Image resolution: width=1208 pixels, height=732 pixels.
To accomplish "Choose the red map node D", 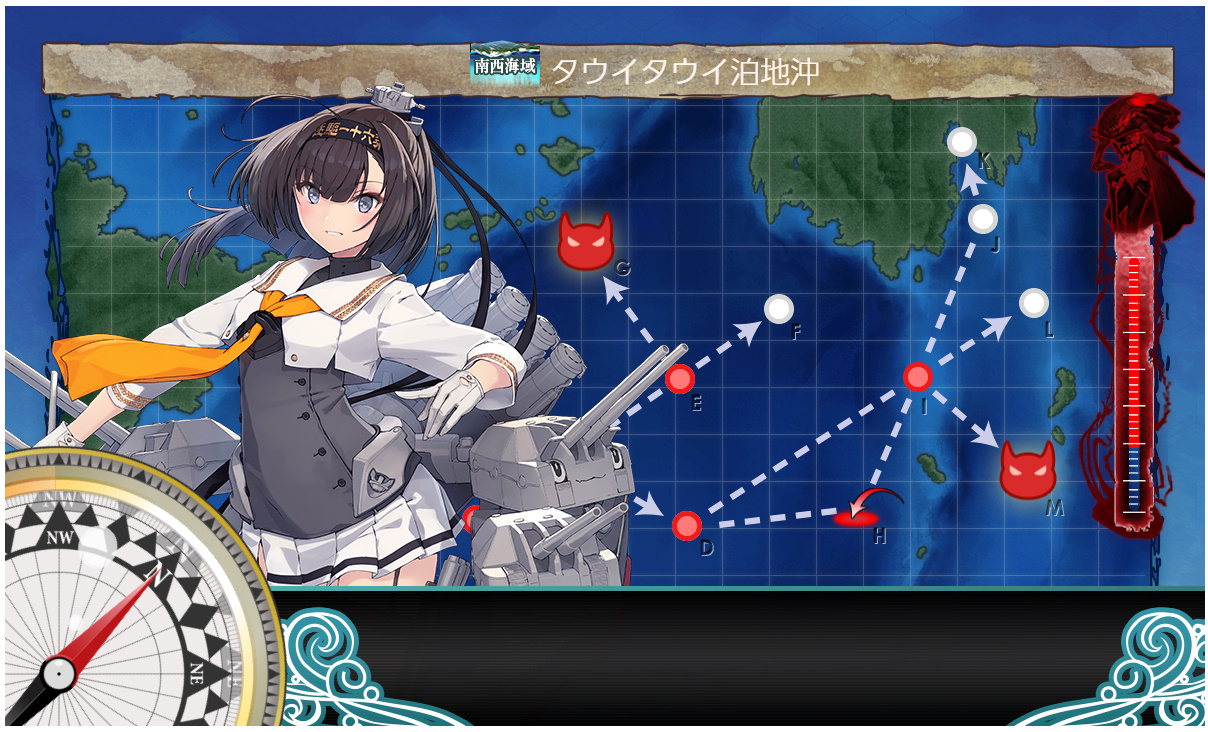I will pos(687,525).
